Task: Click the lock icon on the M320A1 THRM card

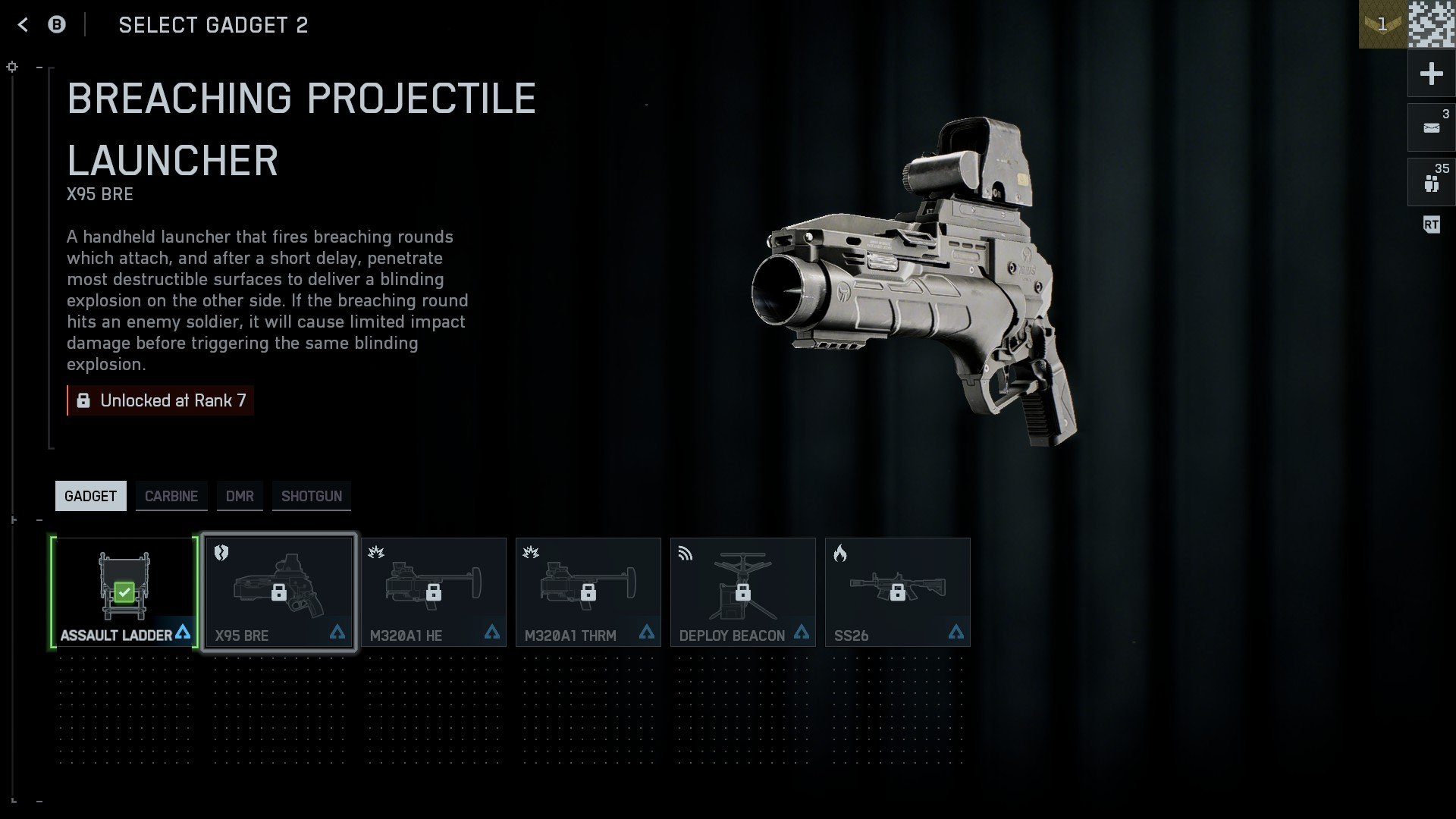Action: coord(588,593)
